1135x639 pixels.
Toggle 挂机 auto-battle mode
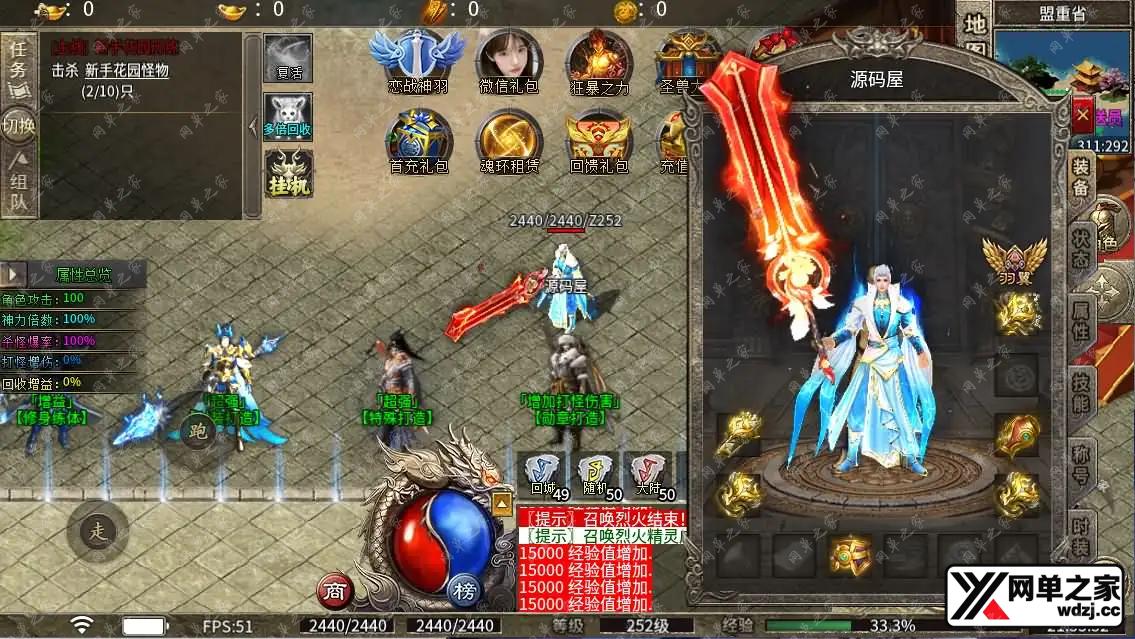pos(288,174)
